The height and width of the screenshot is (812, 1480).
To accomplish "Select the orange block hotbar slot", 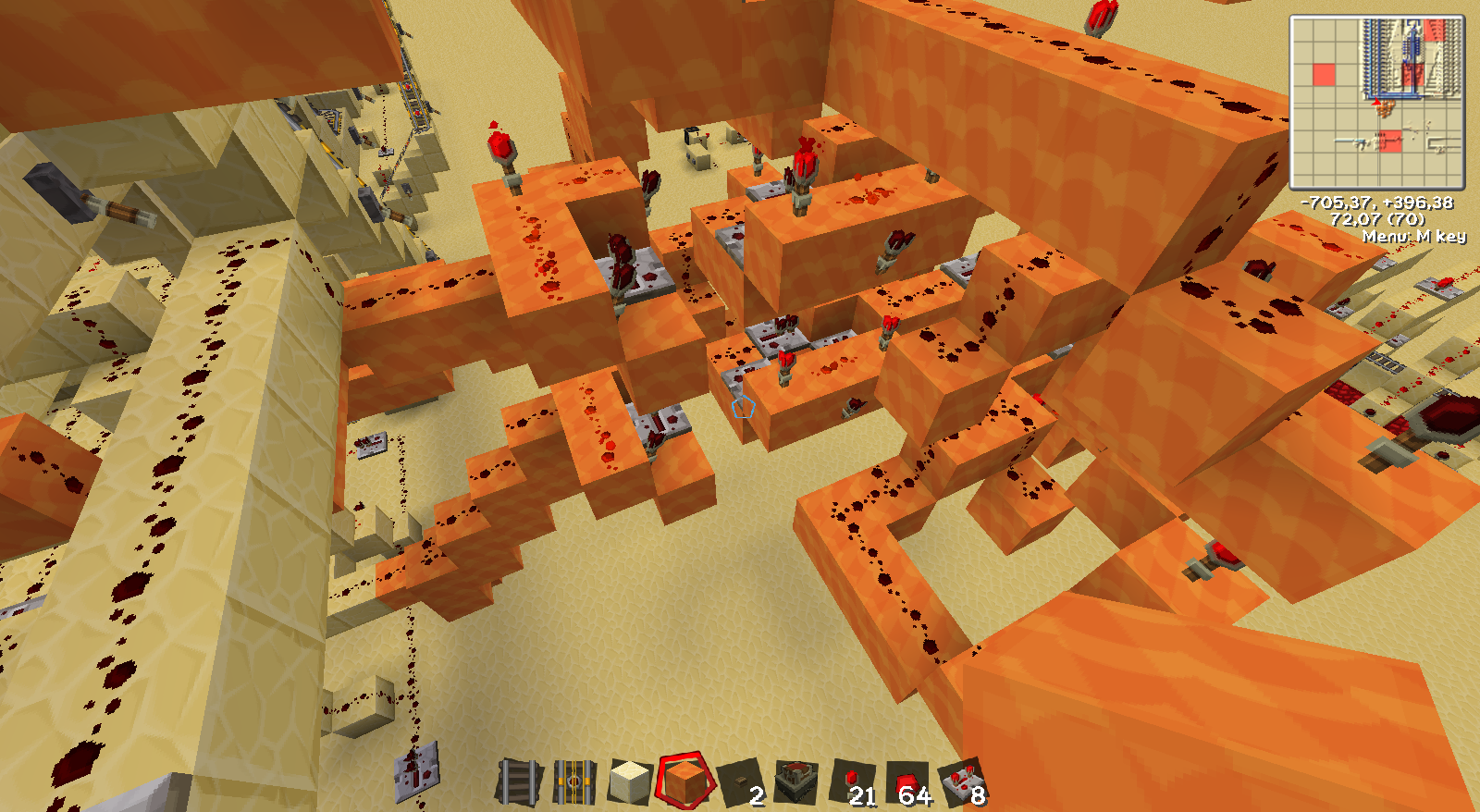I will 685,782.
